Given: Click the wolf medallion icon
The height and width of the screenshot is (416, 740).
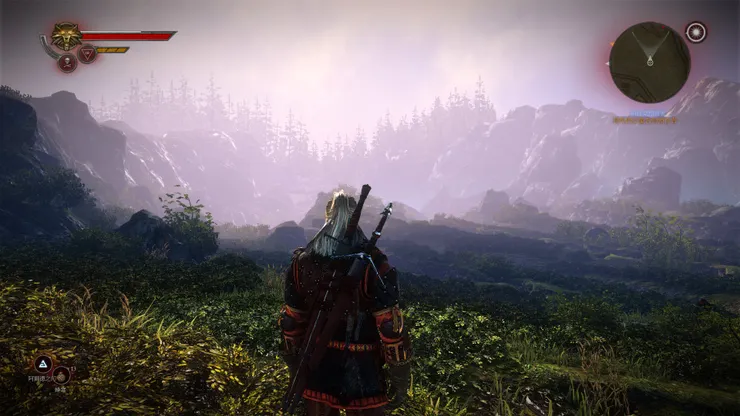Looking at the screenshot, I should (66, 36).
